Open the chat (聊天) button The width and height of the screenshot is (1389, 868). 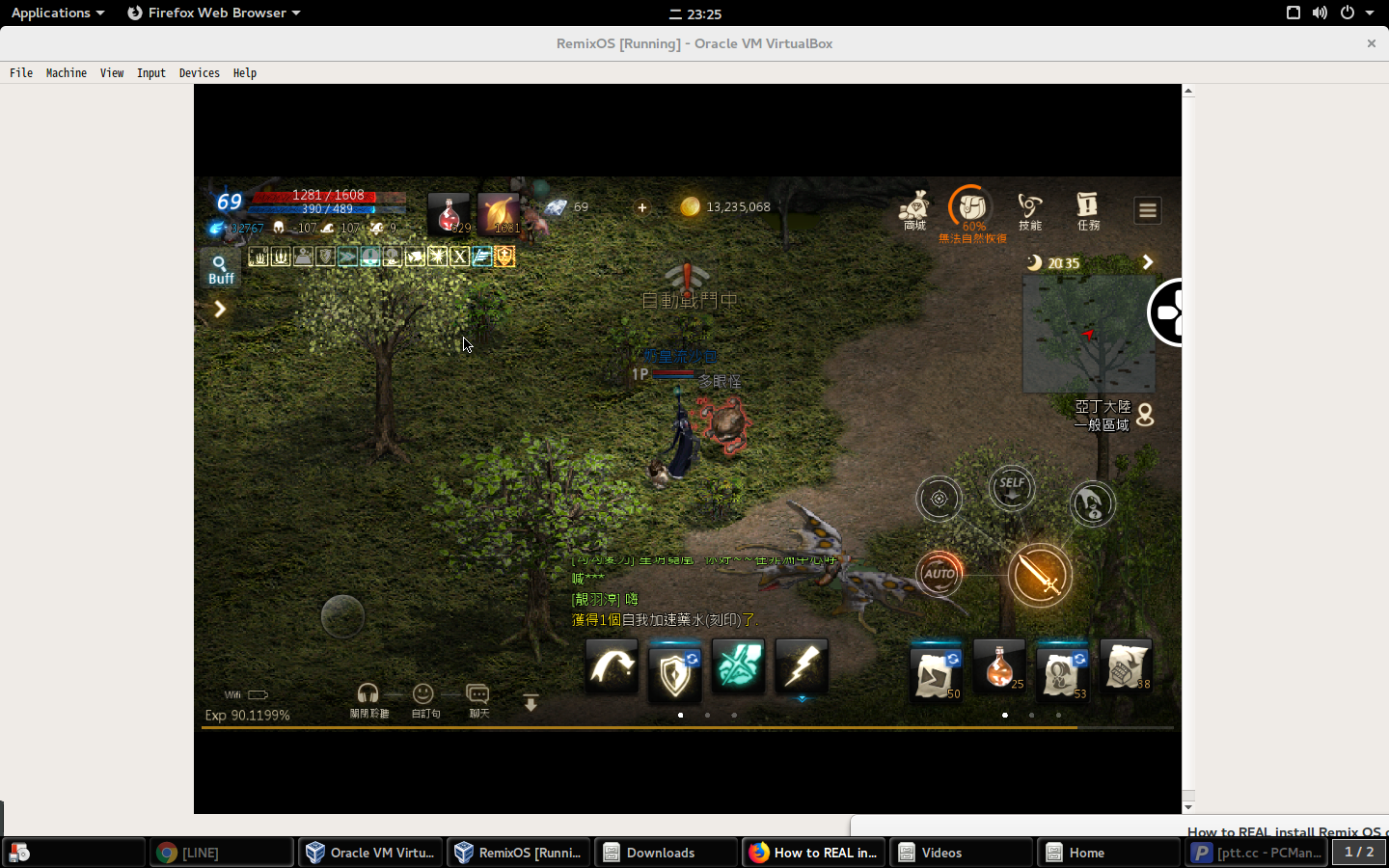pos(478,699)
